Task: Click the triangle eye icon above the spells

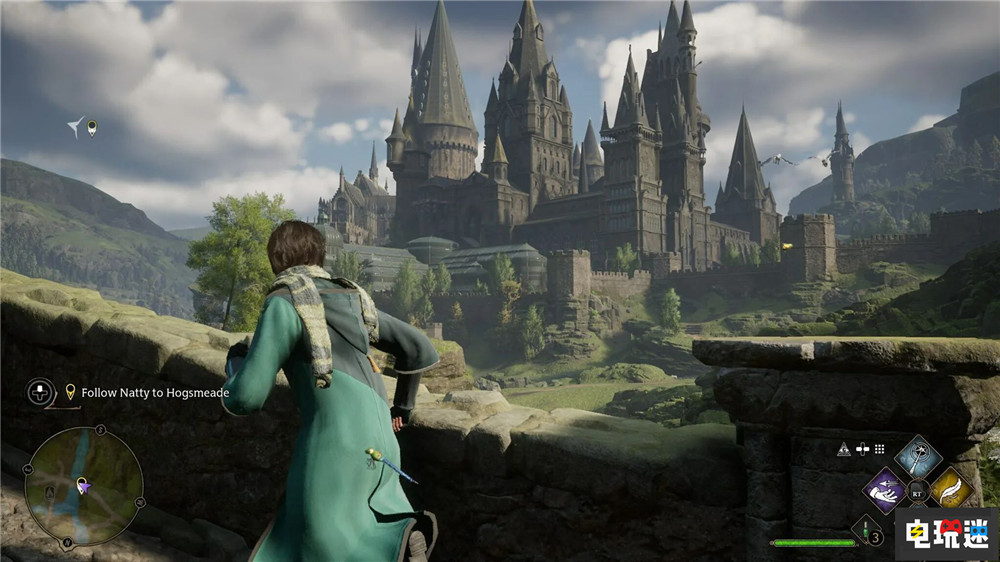Action: (843, 449)
